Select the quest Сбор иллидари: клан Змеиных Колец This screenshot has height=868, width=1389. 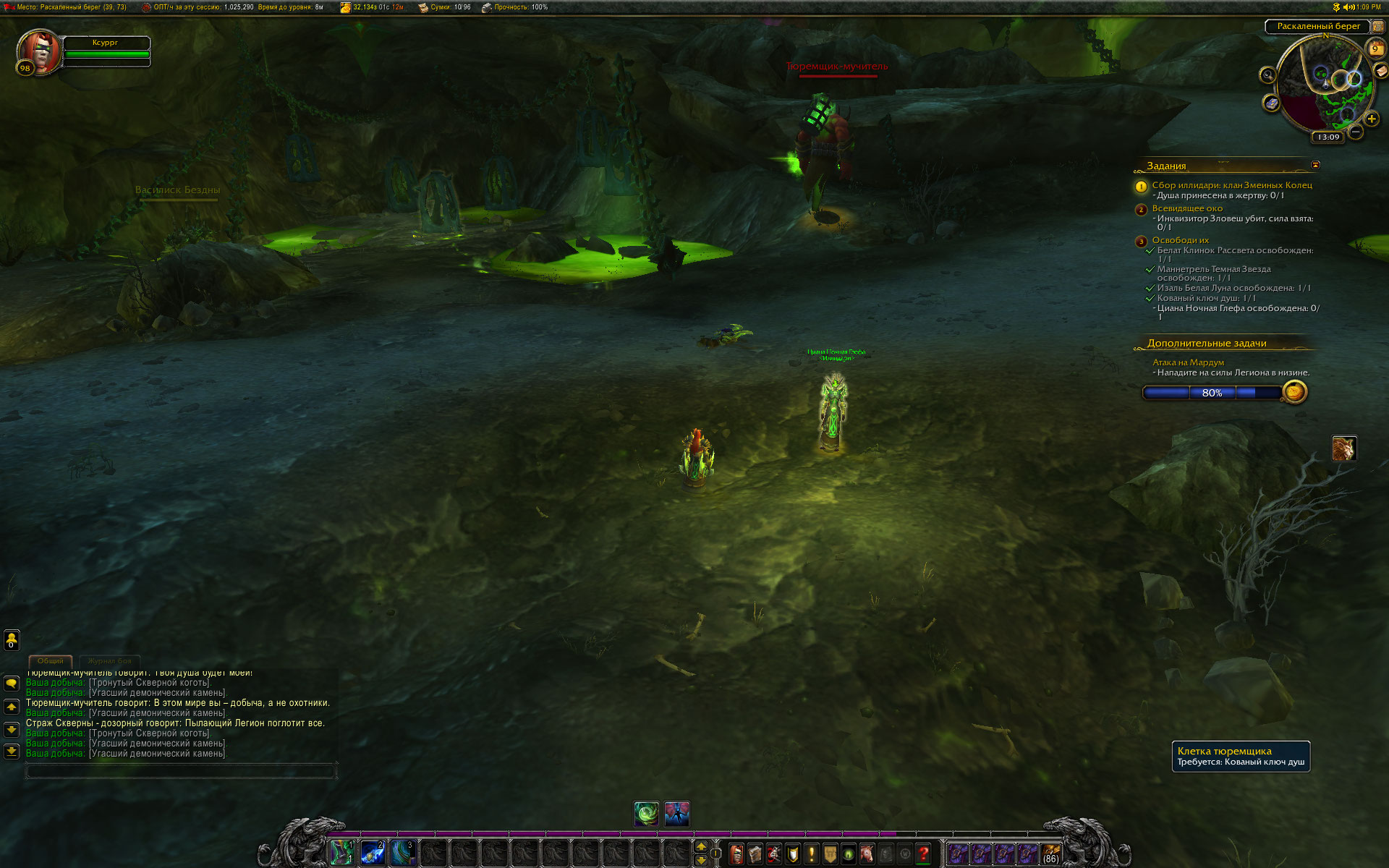tap(1231, 185)
